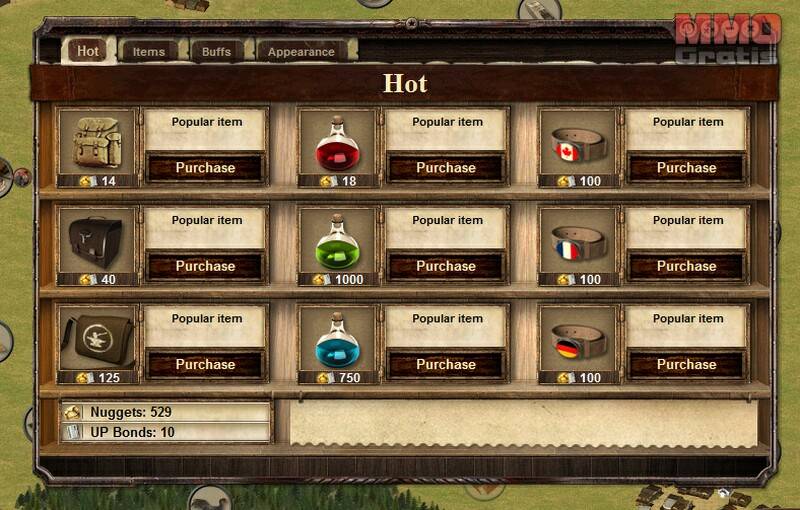
Task: Click the green potion item icon
Action: tap(338, 241)
